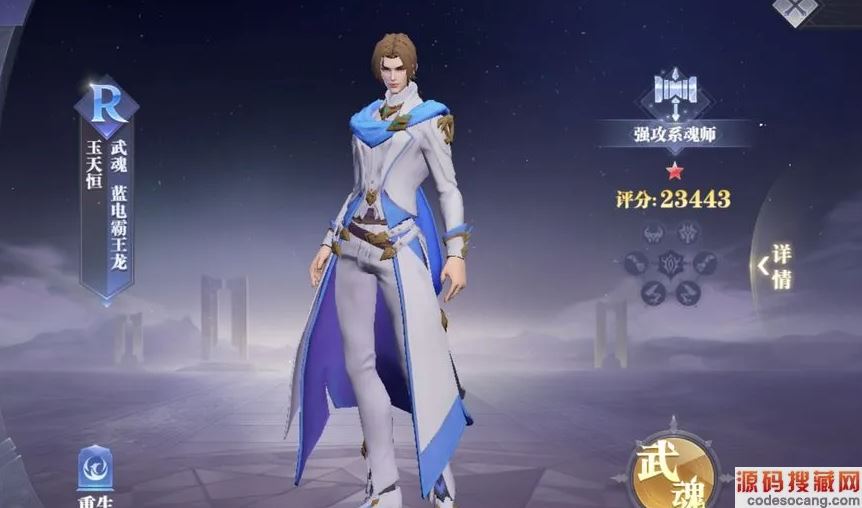Viewport: 862px width, 508px height.
Task: Close the screen with the X button
Action: [796, 8]
